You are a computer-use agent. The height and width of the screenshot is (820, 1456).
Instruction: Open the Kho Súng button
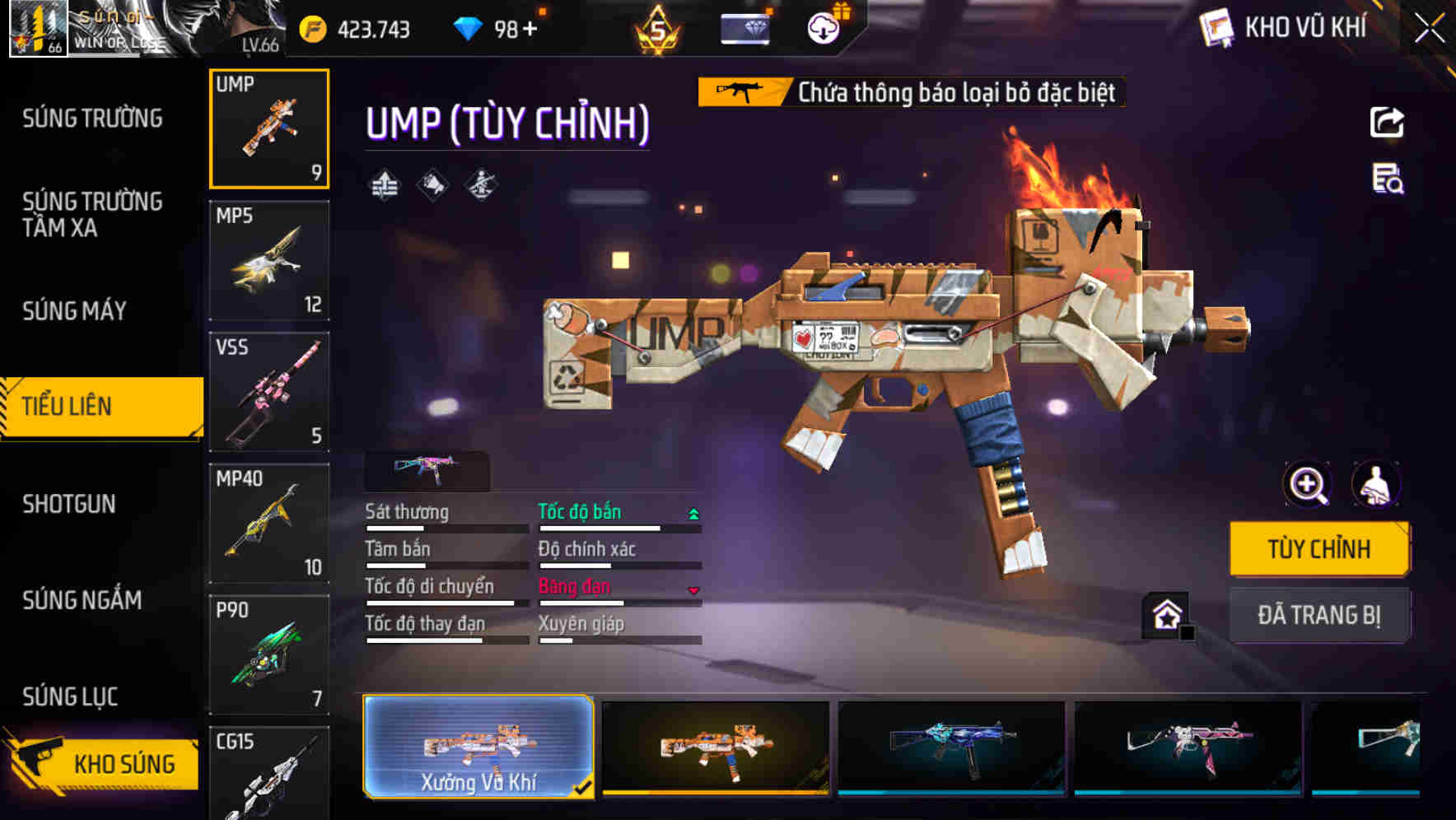pos(103,763)
